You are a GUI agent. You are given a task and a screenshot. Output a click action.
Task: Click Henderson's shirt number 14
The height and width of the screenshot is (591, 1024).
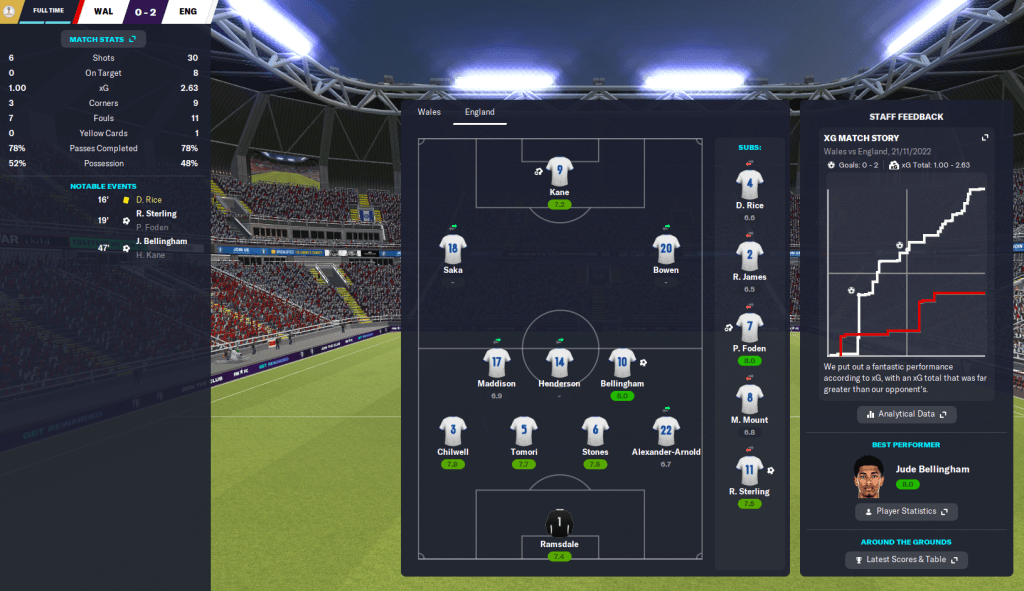tap(559, 362)
